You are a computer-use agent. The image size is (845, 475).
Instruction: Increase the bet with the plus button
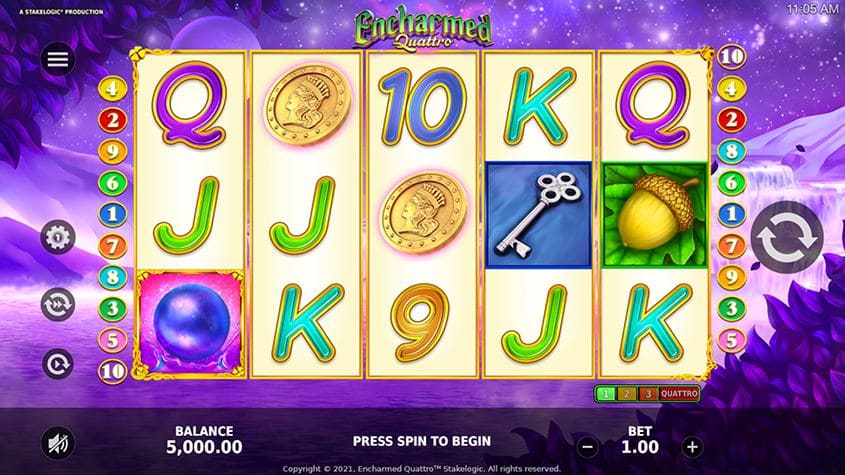[x=692, y=447]
